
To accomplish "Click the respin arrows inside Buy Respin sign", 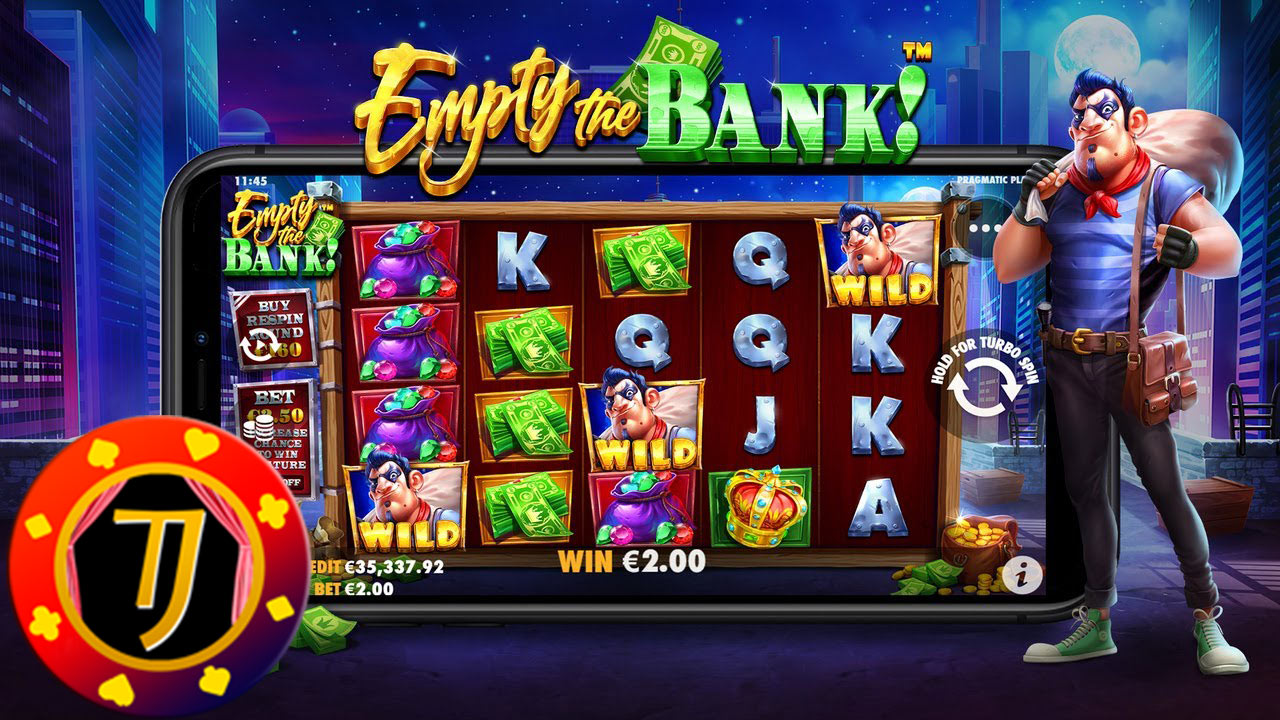I will 258,341.
